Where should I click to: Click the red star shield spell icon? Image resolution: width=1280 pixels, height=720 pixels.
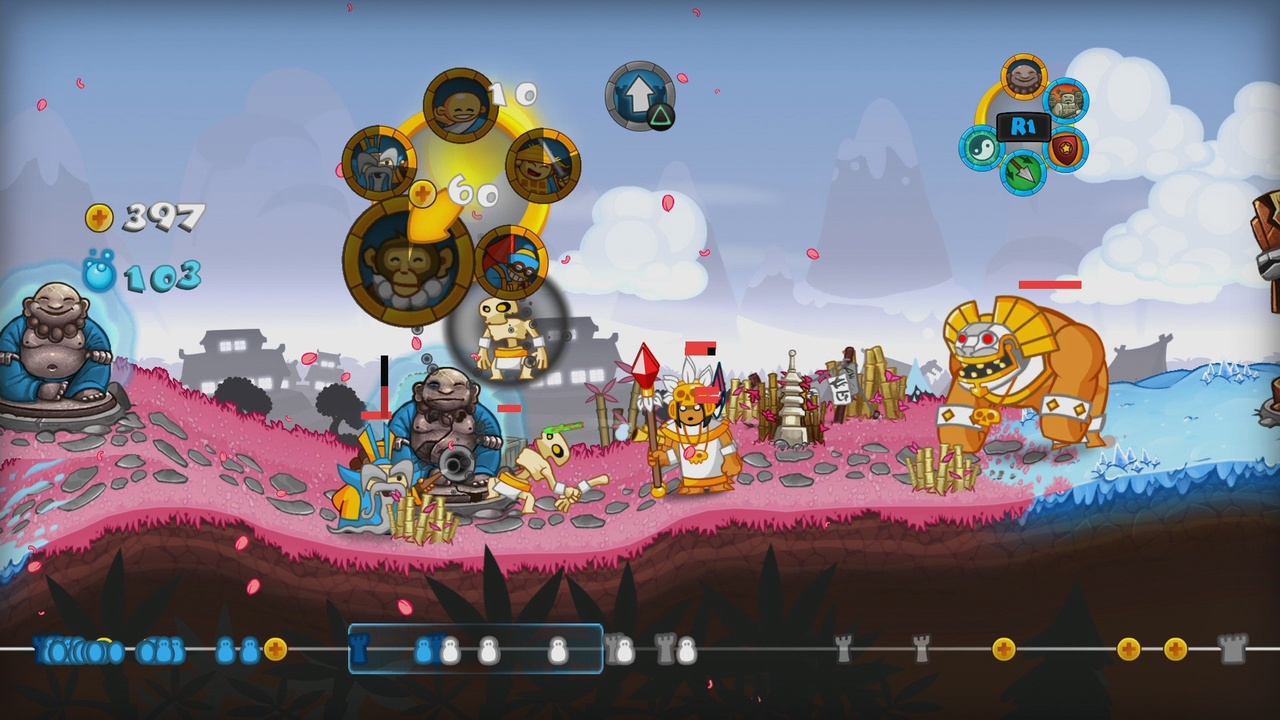1065,147
